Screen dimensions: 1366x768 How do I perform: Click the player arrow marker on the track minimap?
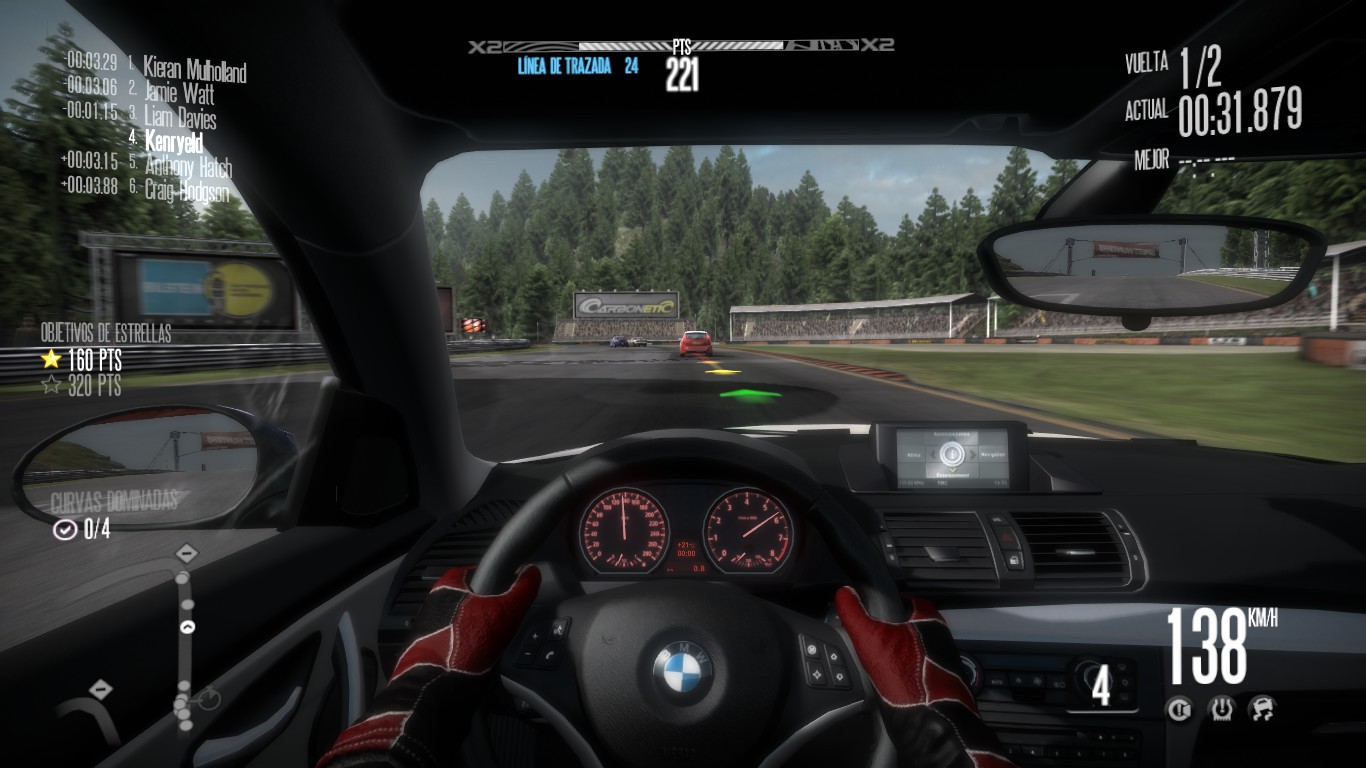pyautogui.click(x=187, y=628)
